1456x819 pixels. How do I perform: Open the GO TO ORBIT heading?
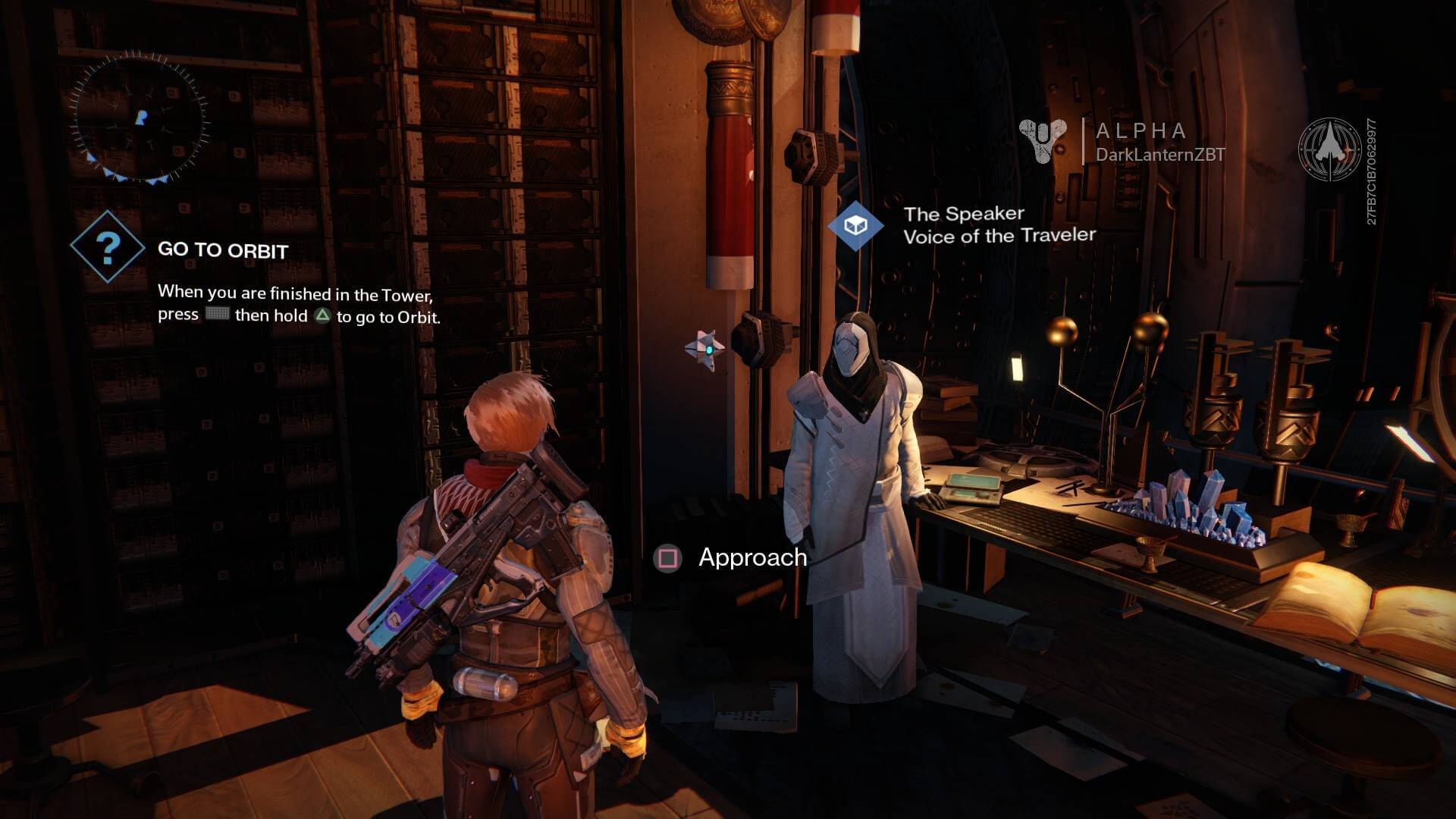(222, 250)
